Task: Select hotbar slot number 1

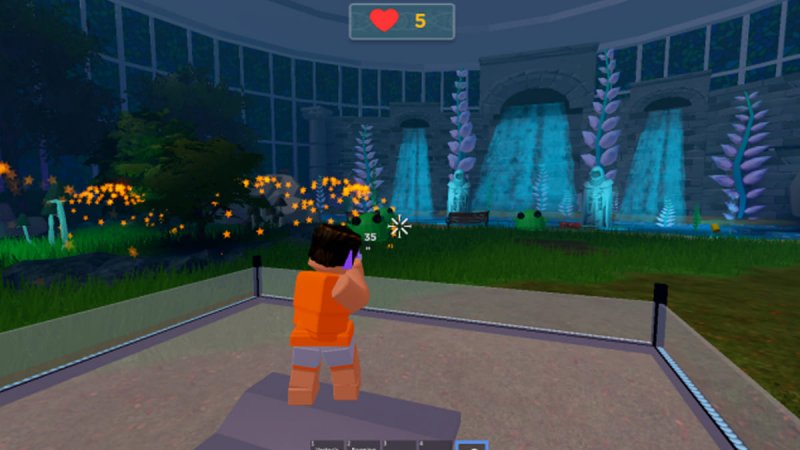Action: (326, 444)
